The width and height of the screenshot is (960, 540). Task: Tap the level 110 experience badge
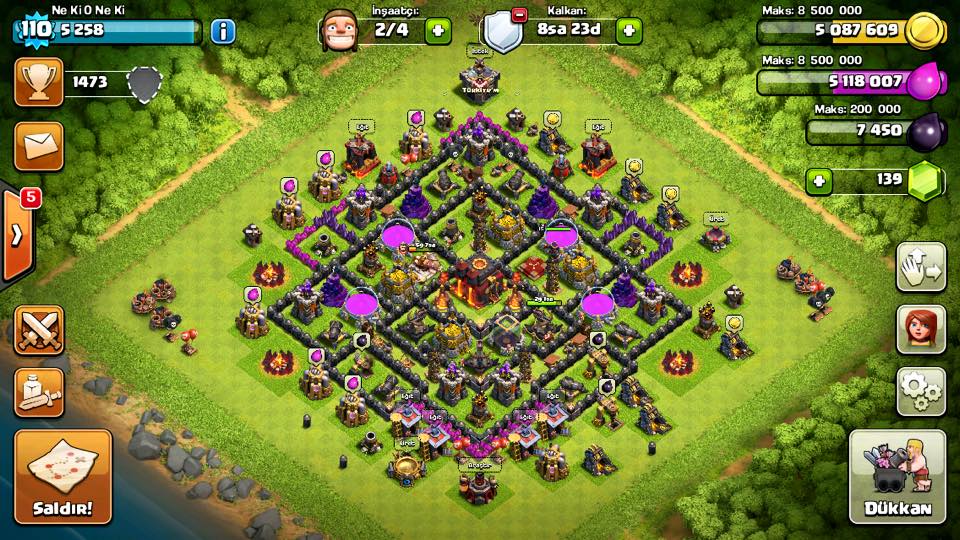(x=34, y=30)
